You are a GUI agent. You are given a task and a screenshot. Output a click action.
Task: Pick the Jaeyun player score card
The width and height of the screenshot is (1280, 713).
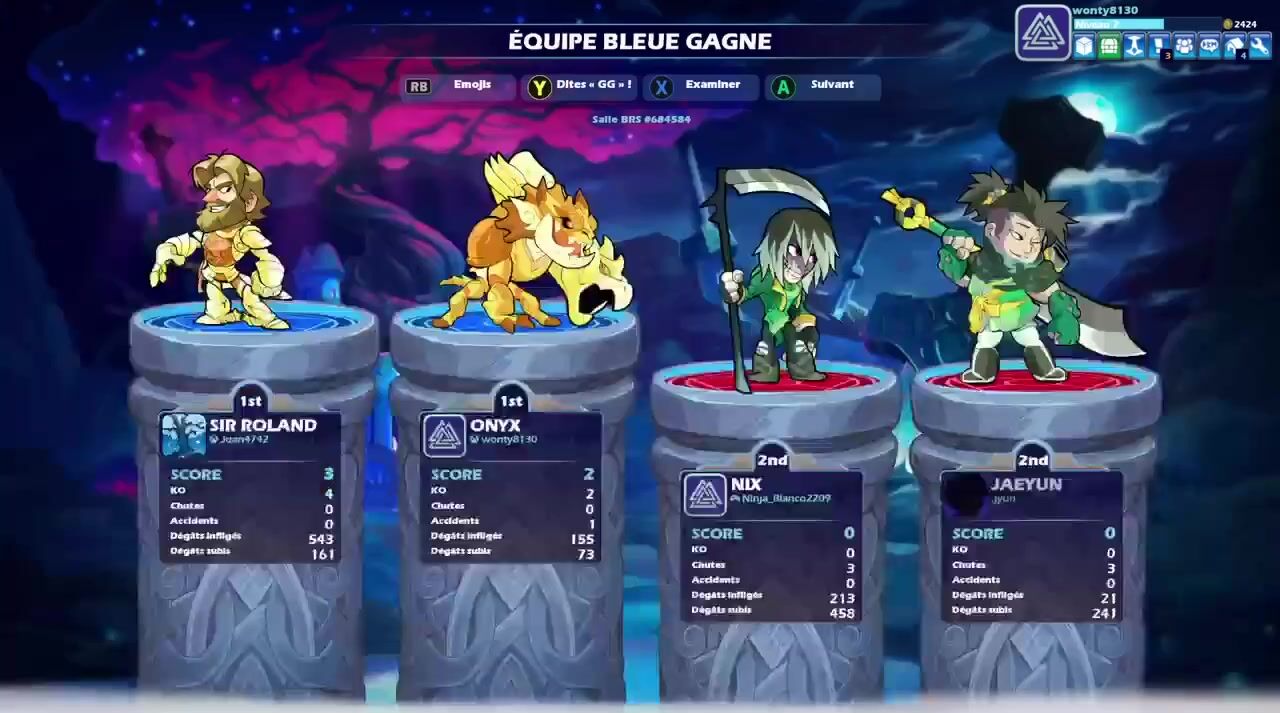pyautogui.click(x=1032, y=546)
